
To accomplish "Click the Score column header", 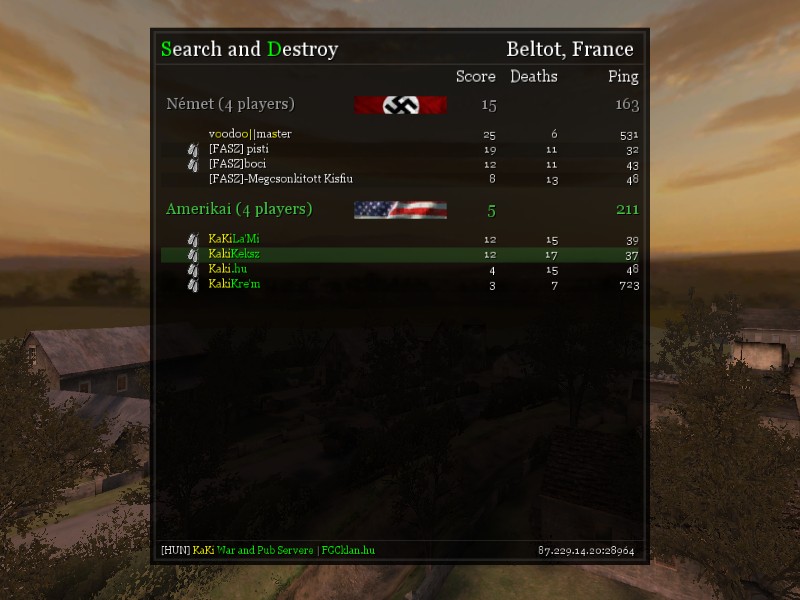I will (476, 76).
